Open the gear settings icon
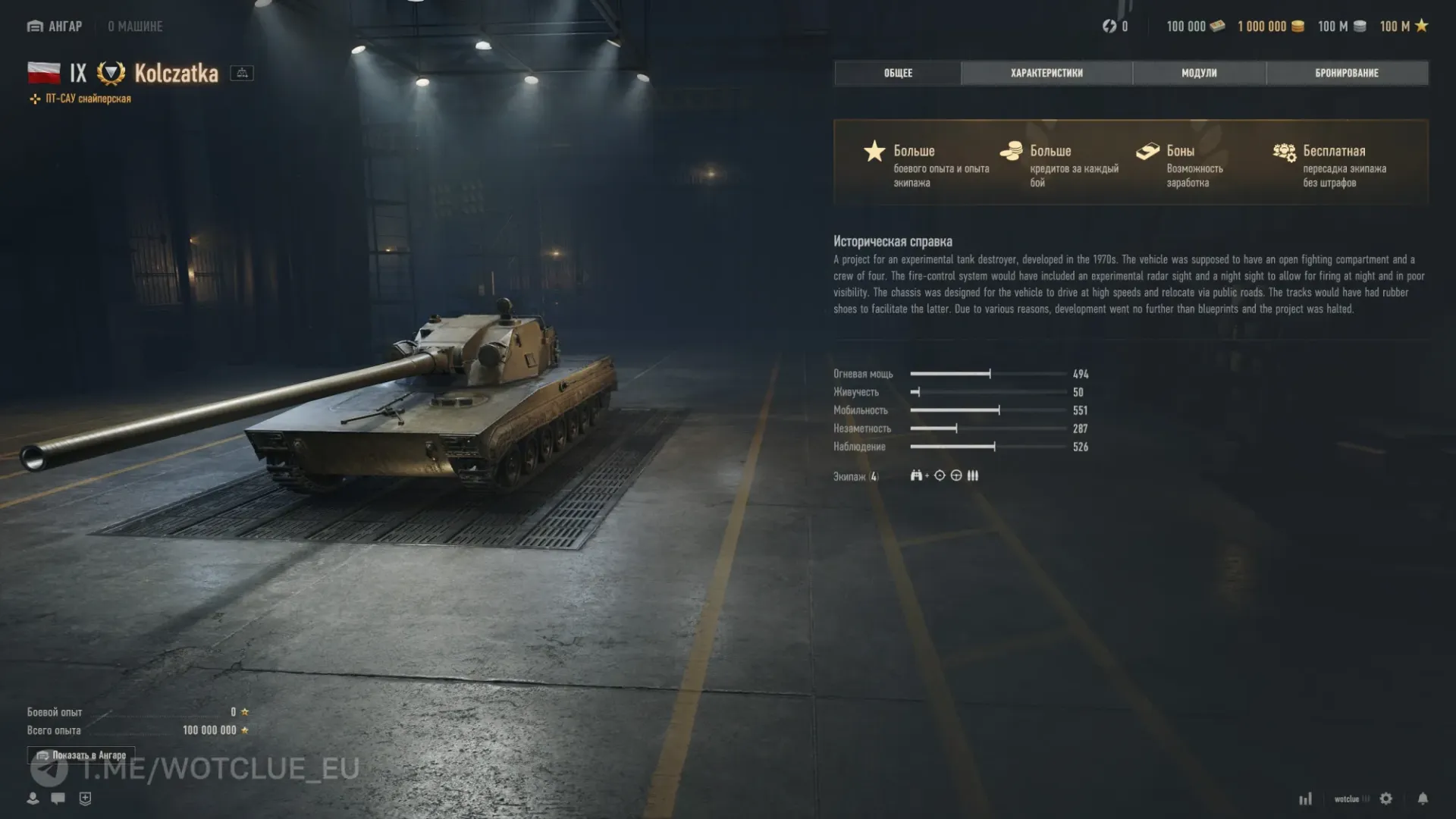This screenshot has width=1456, height=819. pos(1386,799)
